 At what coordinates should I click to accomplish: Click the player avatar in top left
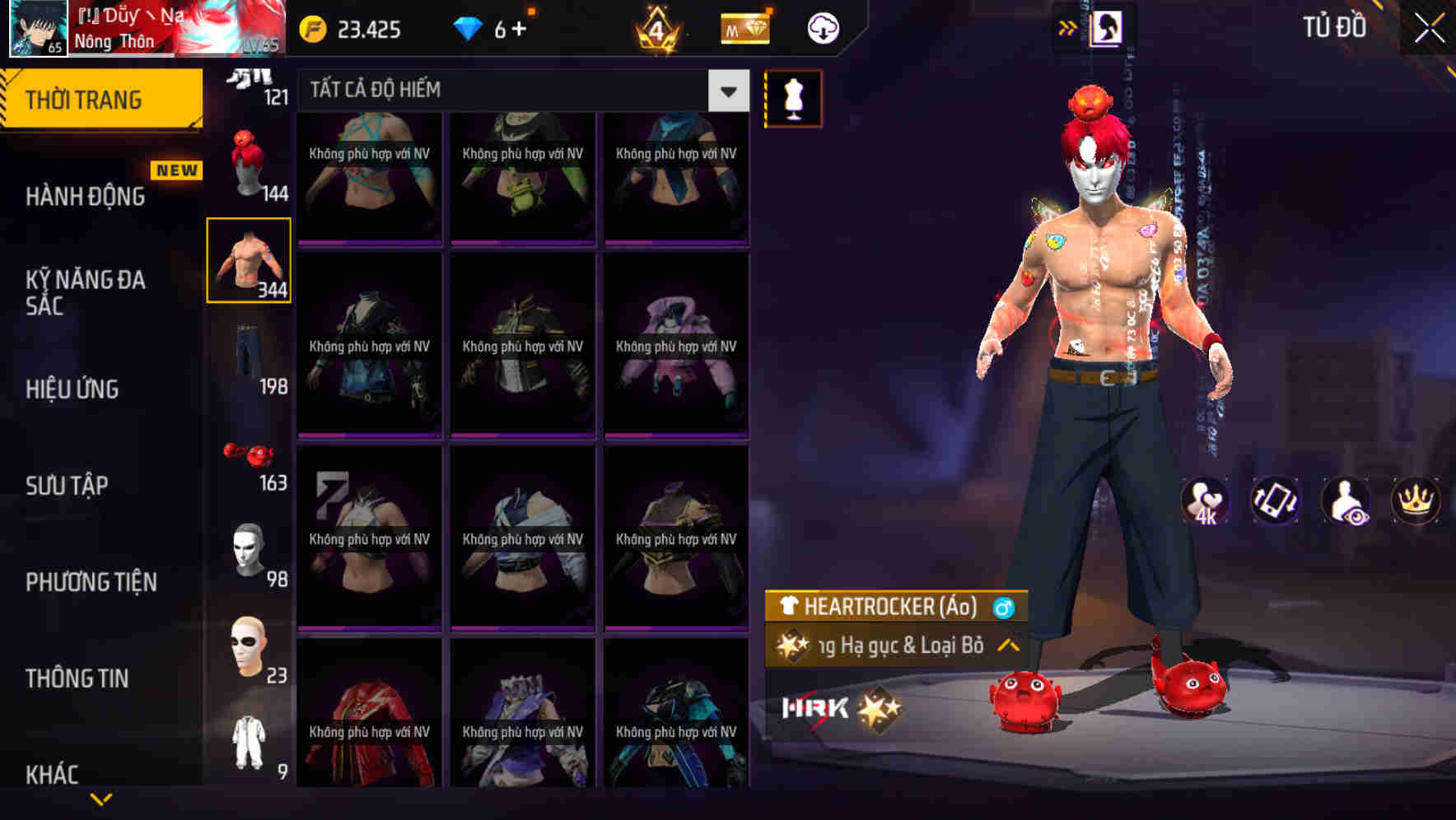coord(35,27)
